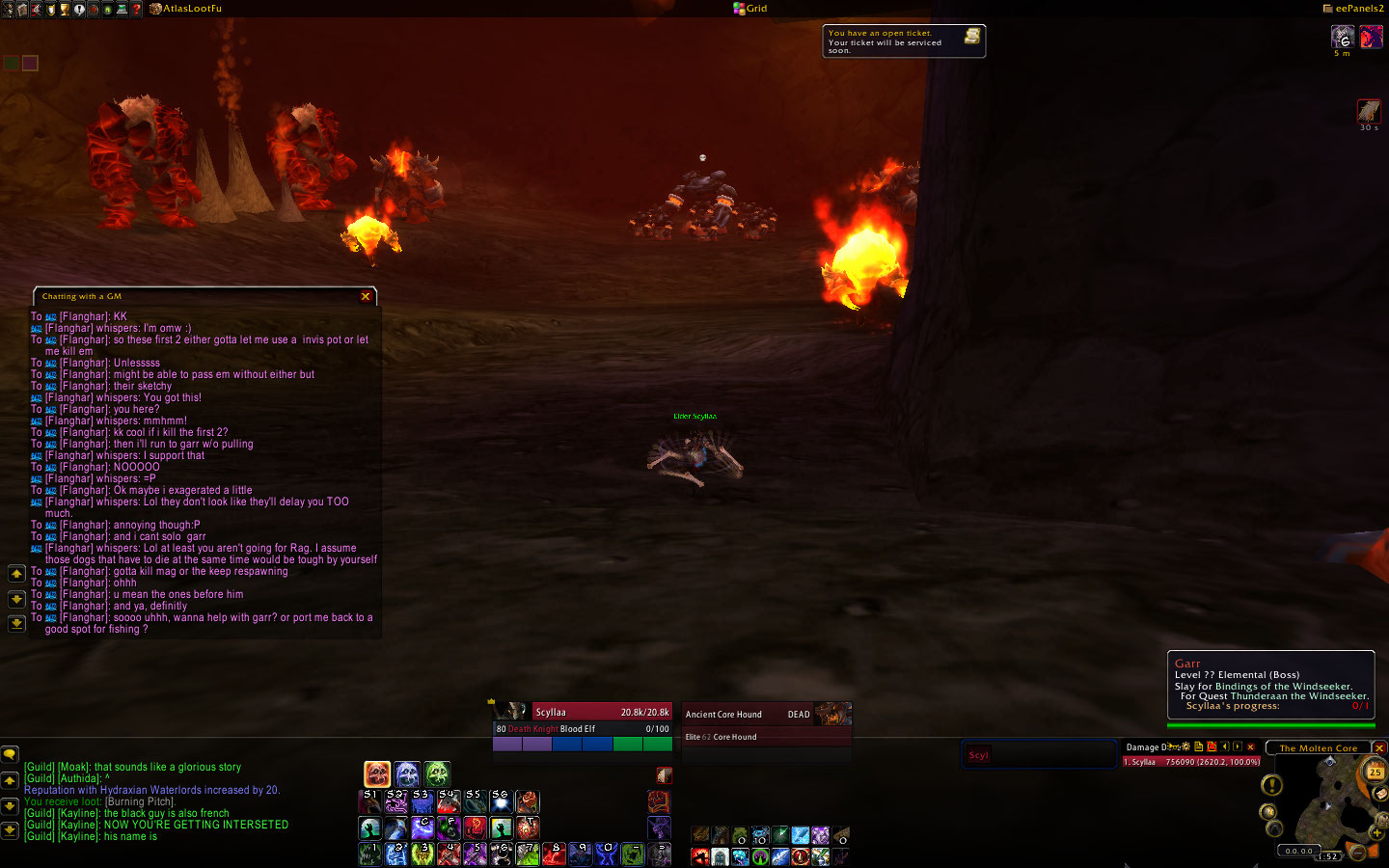Zoom out the minimap with minus button

click(x=1357, y=852)
